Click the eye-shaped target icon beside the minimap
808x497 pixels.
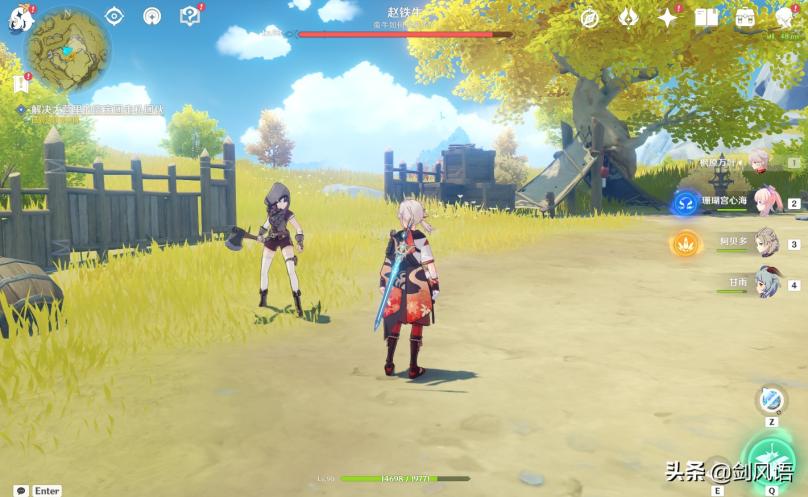click(x=114, y=16)
